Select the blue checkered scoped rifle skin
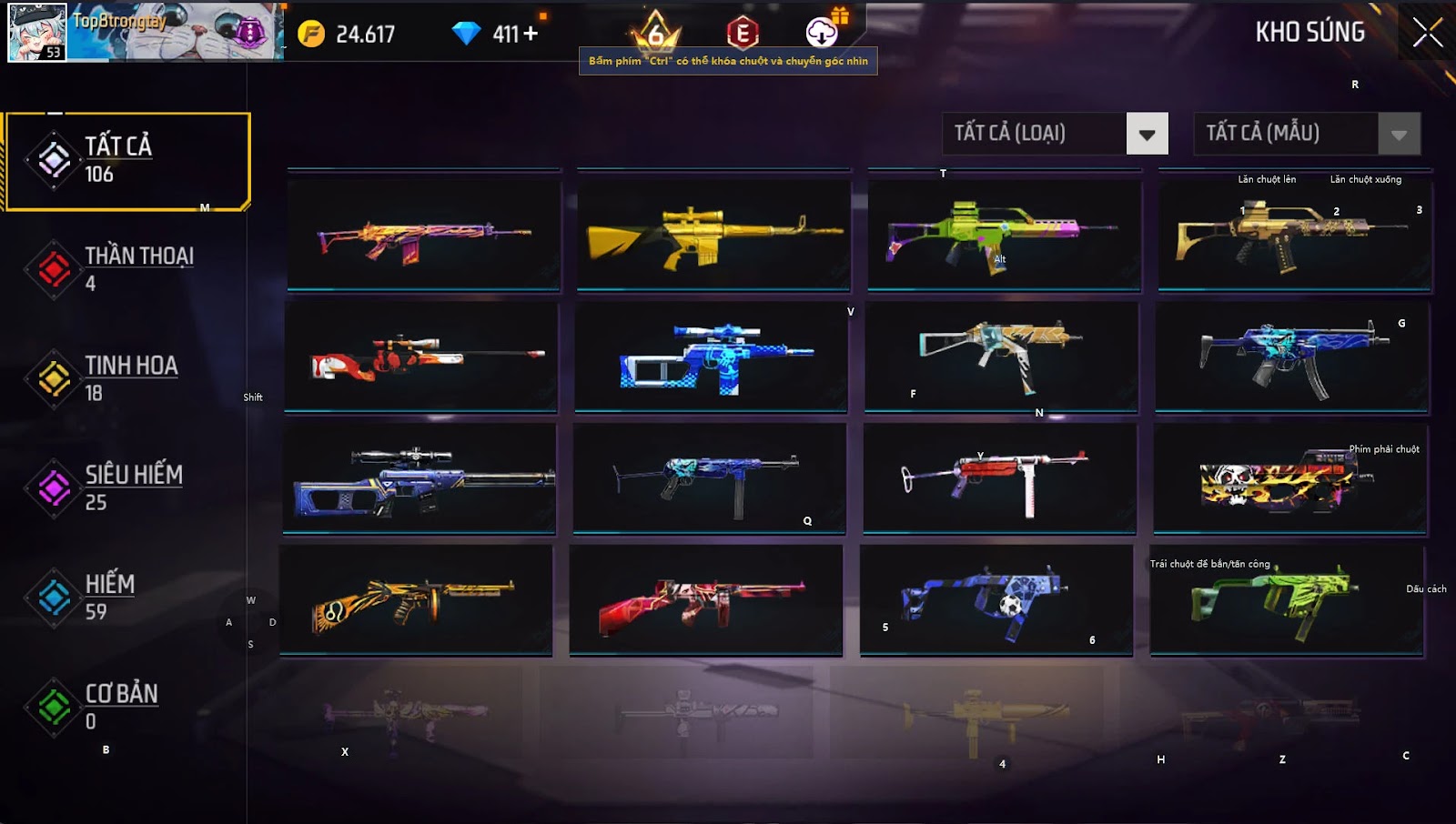Screen dimensions: 1456x824 coord(712,357)
